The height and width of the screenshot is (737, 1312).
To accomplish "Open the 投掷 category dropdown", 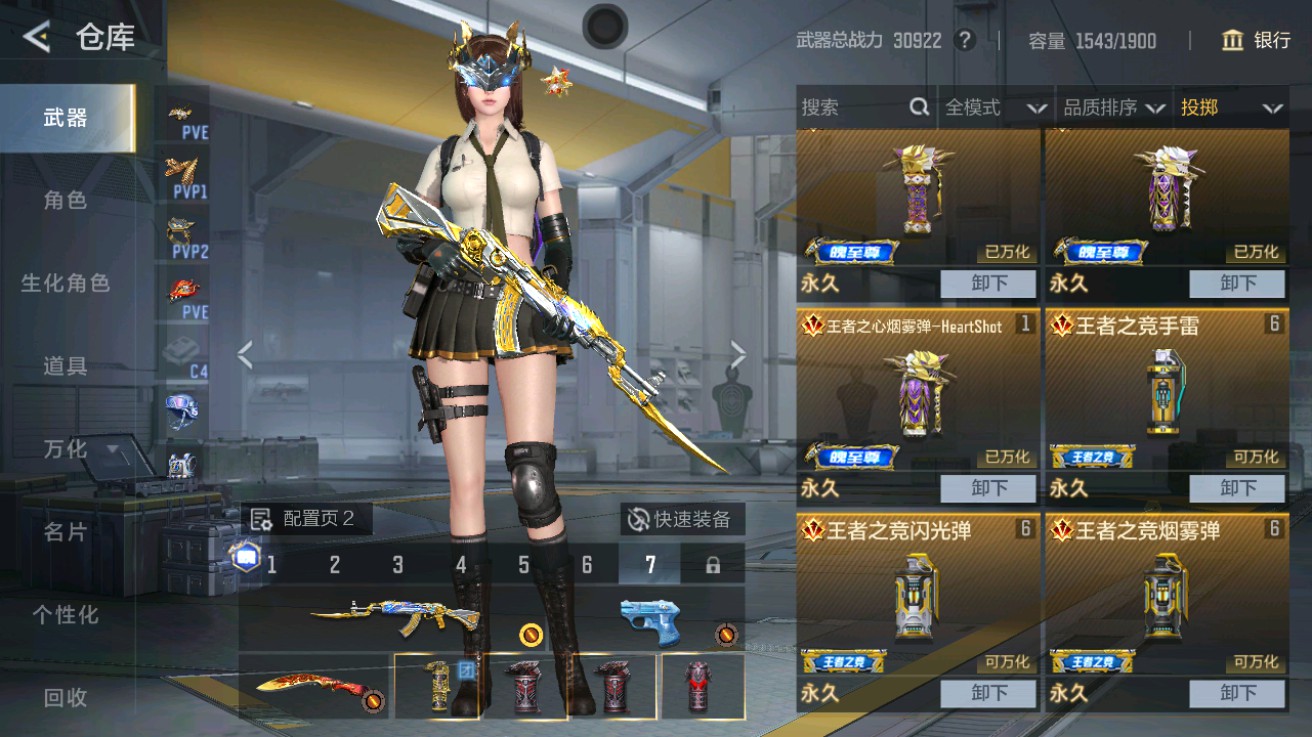I will pyautogui.click(x=1237, y=107).
